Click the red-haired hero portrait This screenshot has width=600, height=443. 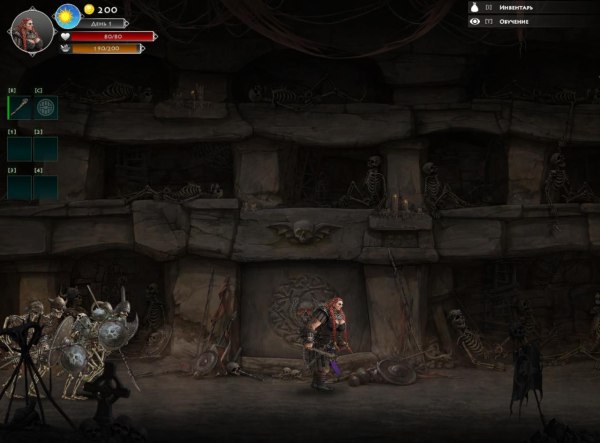30,30
